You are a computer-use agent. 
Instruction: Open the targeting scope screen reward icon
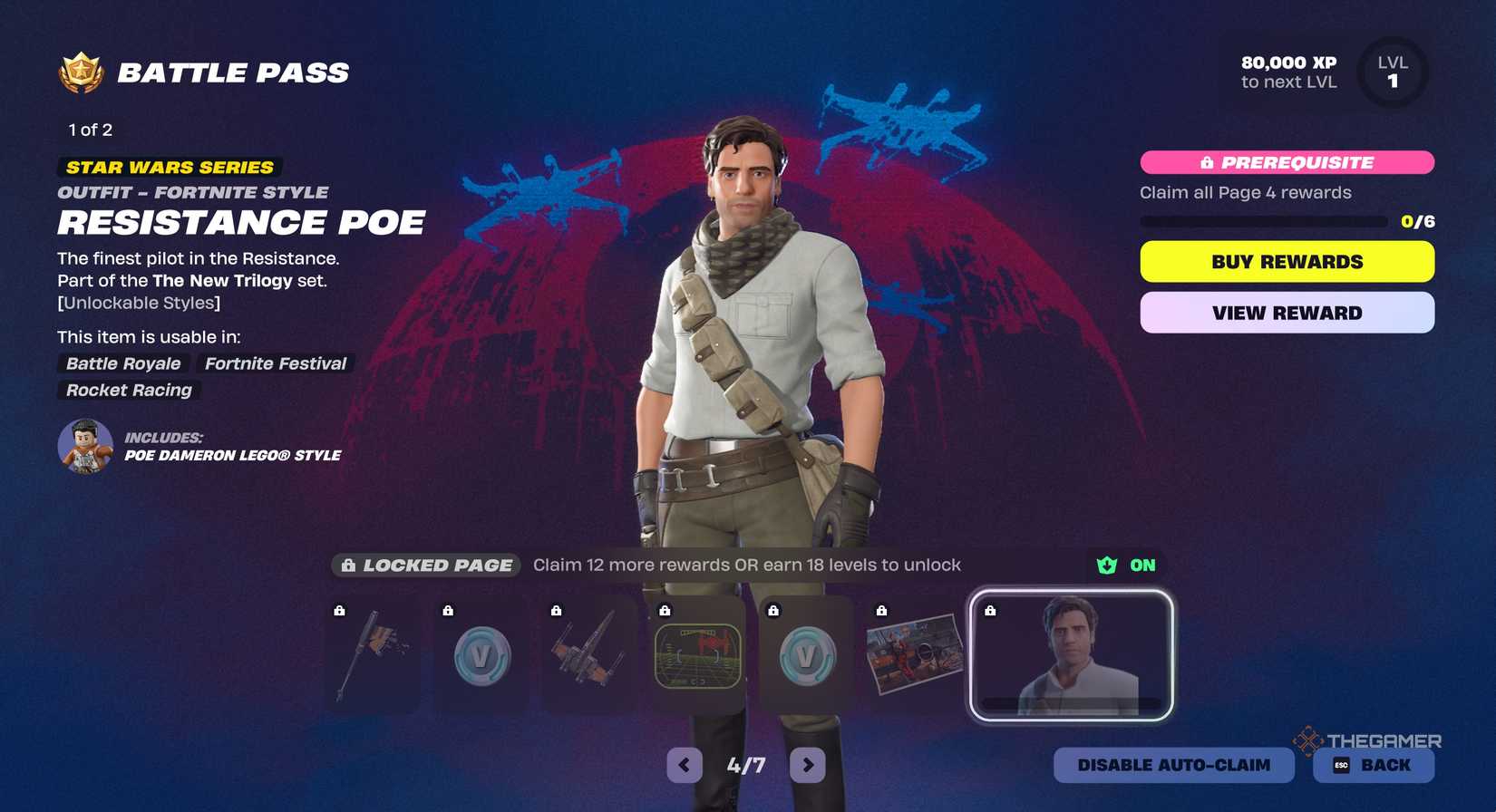click(x=697, y=654)
